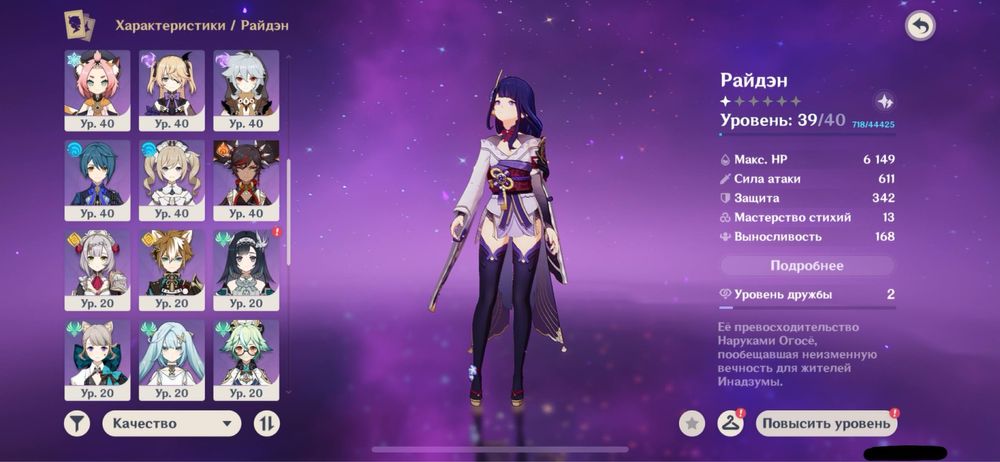Screen dimensions: 1000x462
Task: Open the Подробнее details panel
Action: (807, 266)
